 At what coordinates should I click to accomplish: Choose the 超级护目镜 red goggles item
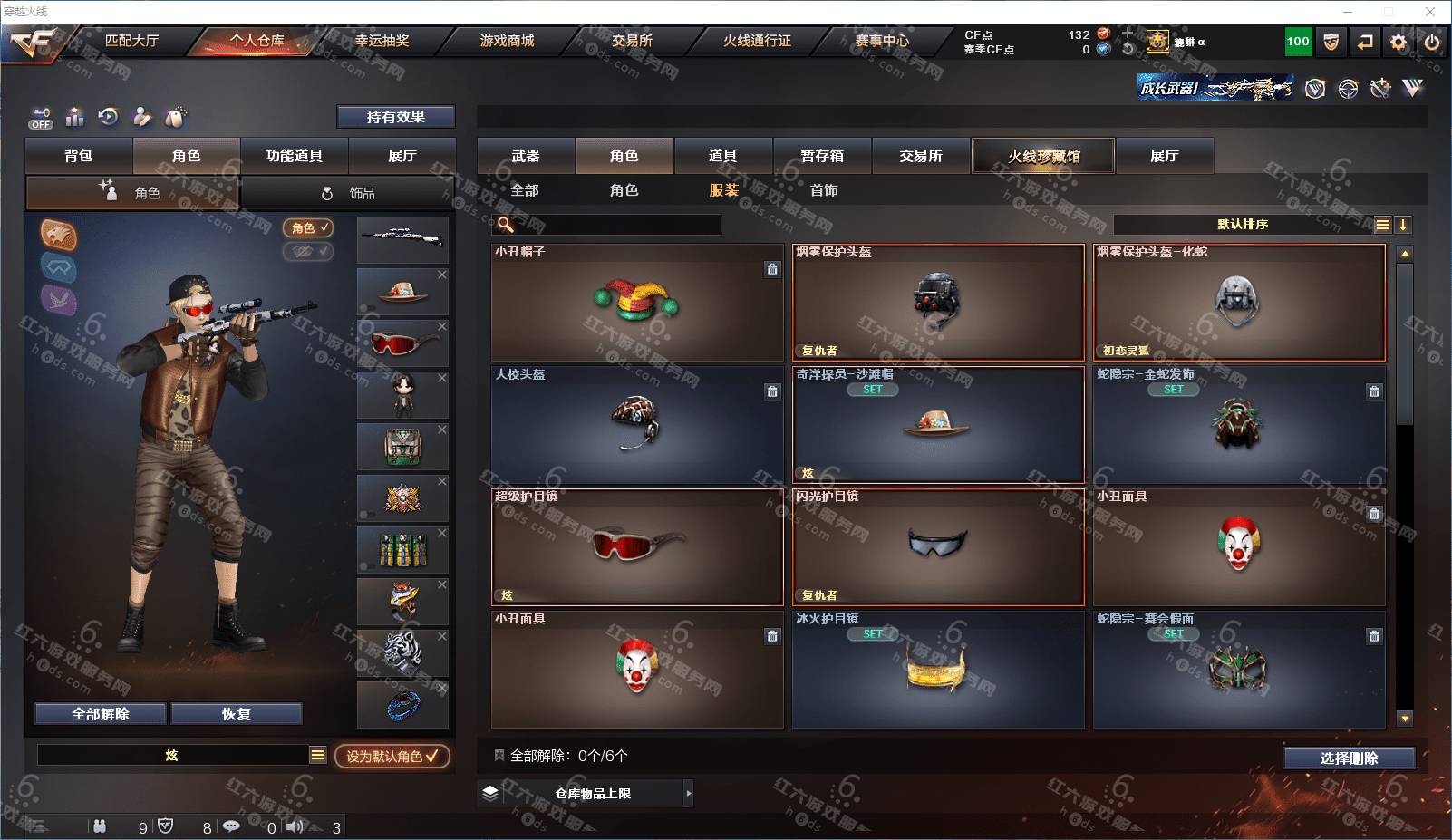click(x=637, y=546)
